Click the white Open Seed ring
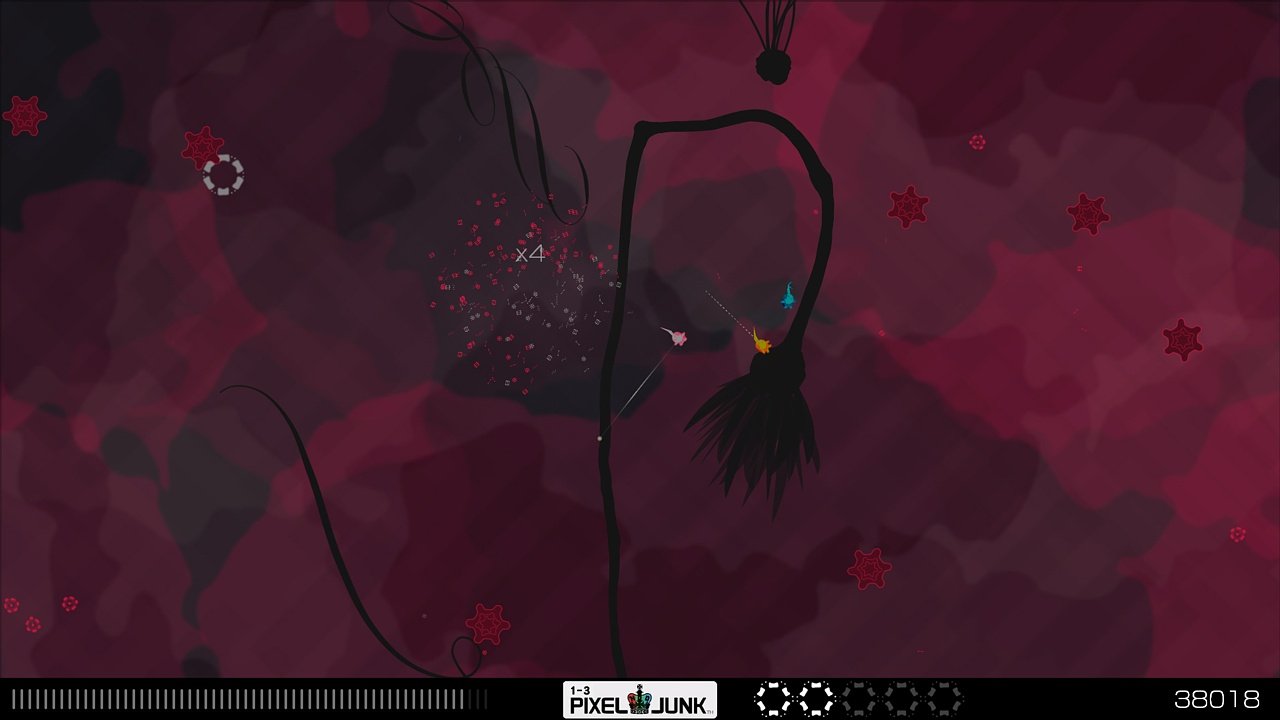Screen dimensions: 1280x720 (225, 176)
